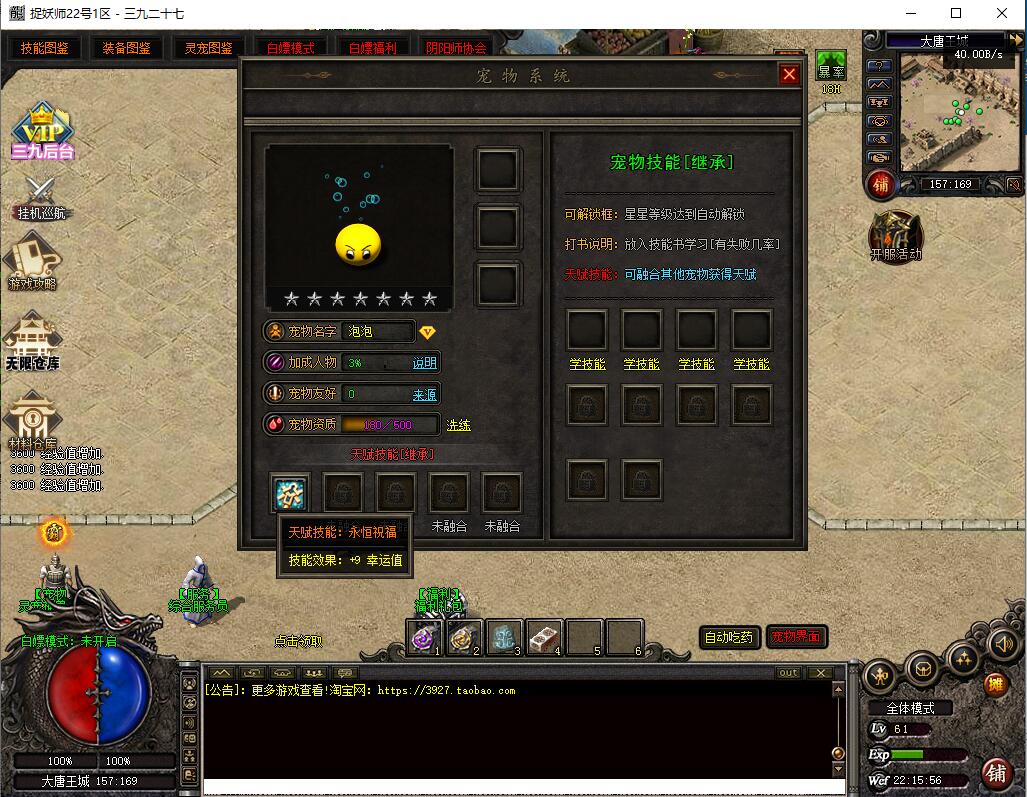Click the 说明 link beside 加成人物

coord(425,363)
